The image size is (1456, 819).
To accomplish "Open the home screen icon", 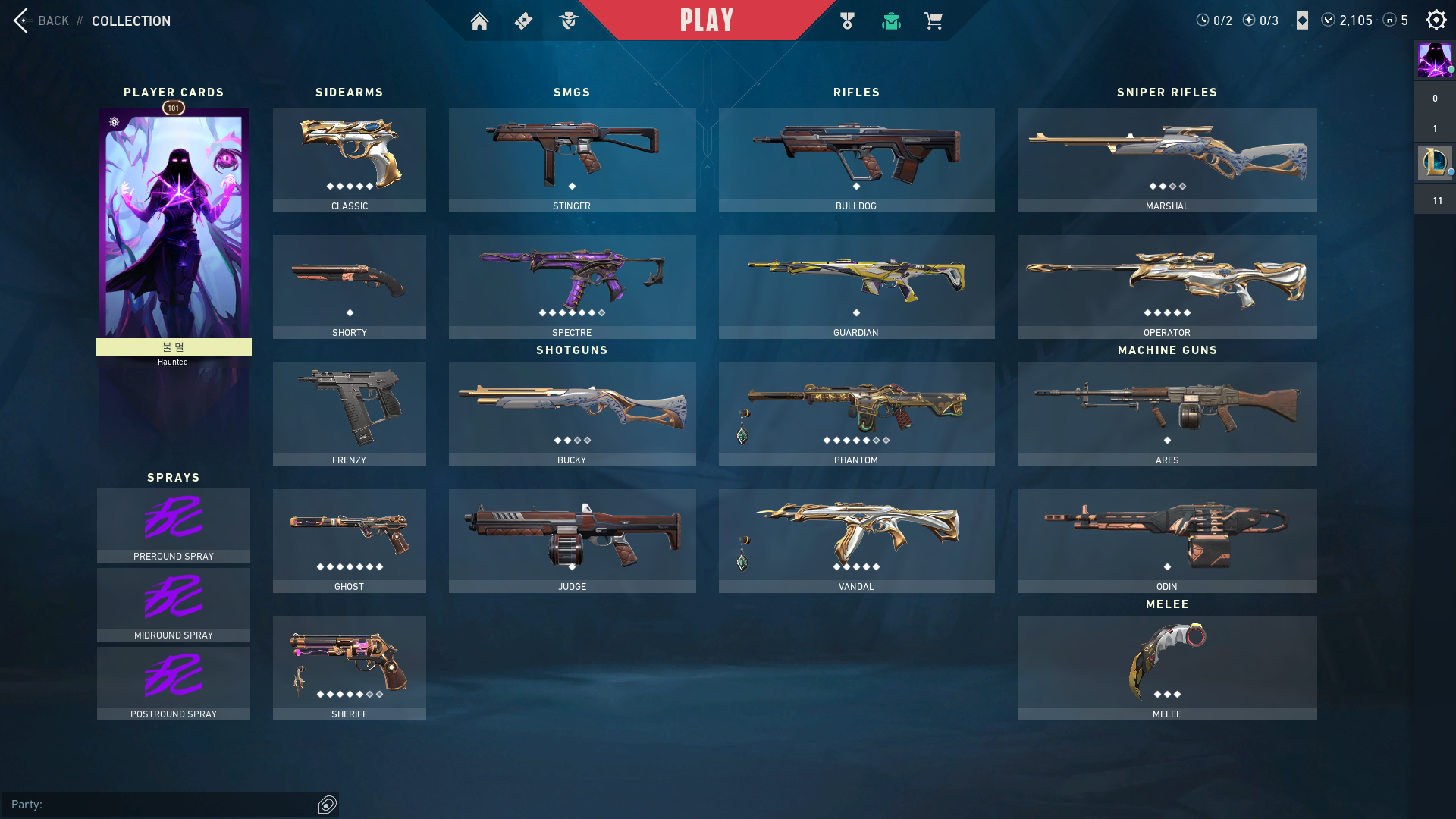I will click(479, 21).
